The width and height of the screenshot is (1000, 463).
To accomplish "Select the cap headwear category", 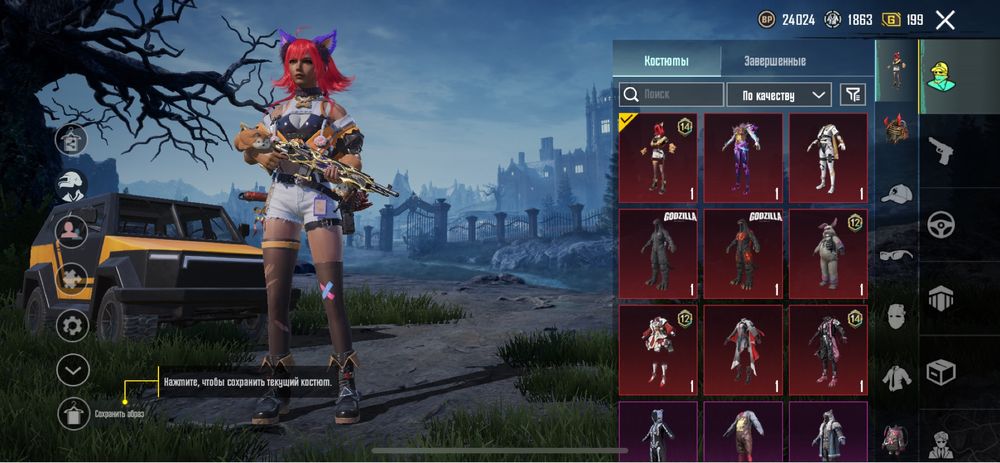I will pyautogui.click(x=896, y=193).
